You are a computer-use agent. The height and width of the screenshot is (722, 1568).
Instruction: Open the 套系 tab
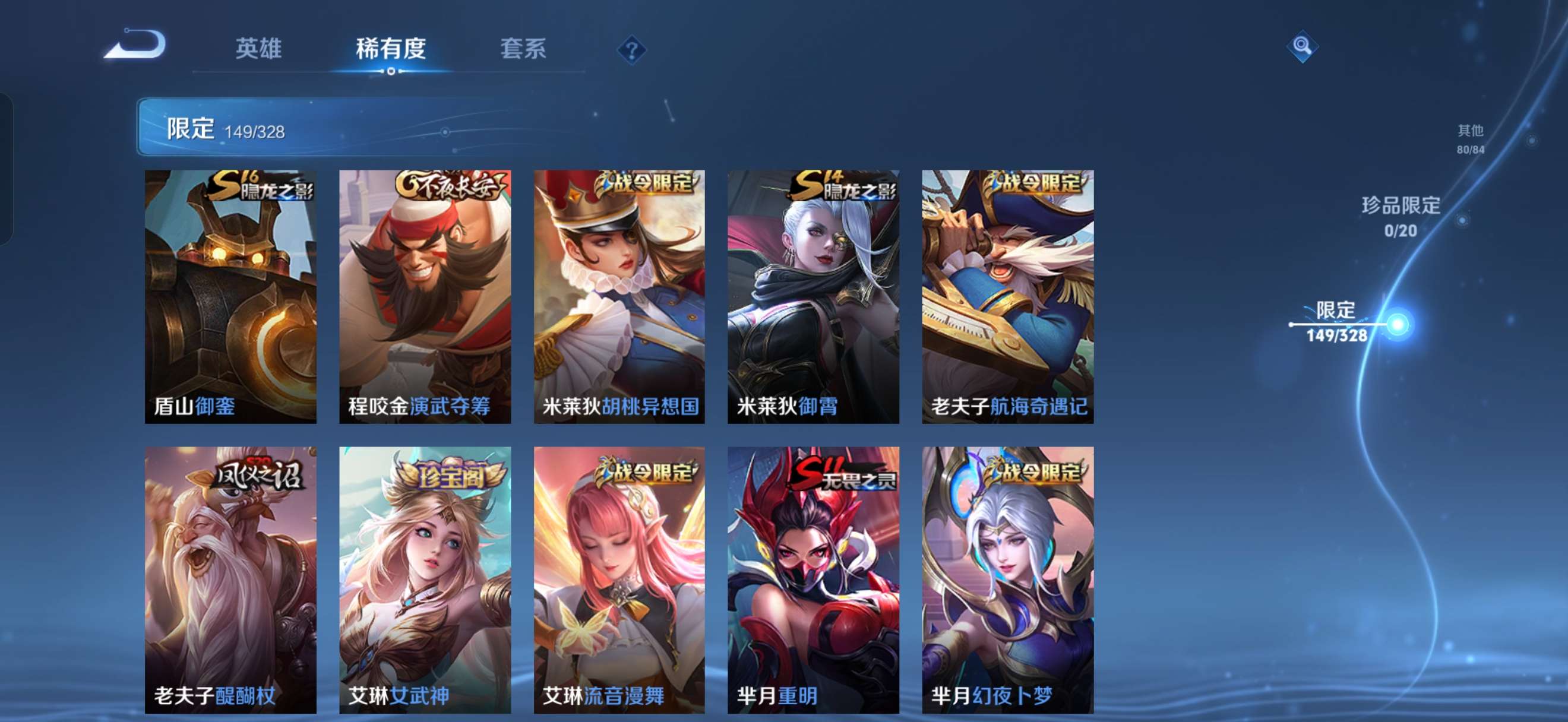pos(523,48)
